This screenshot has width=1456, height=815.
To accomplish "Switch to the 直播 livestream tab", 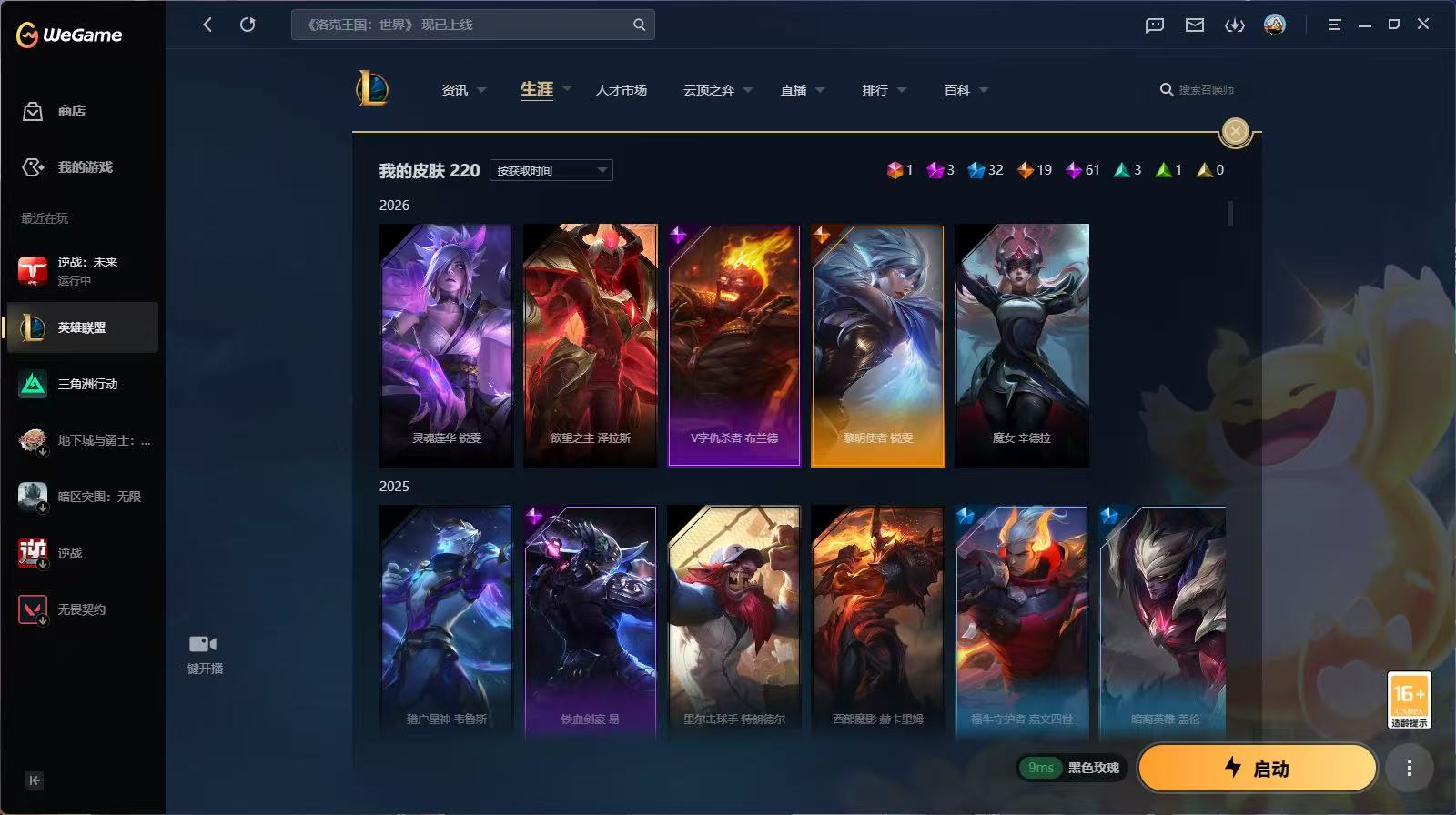I will coord(794,90).
